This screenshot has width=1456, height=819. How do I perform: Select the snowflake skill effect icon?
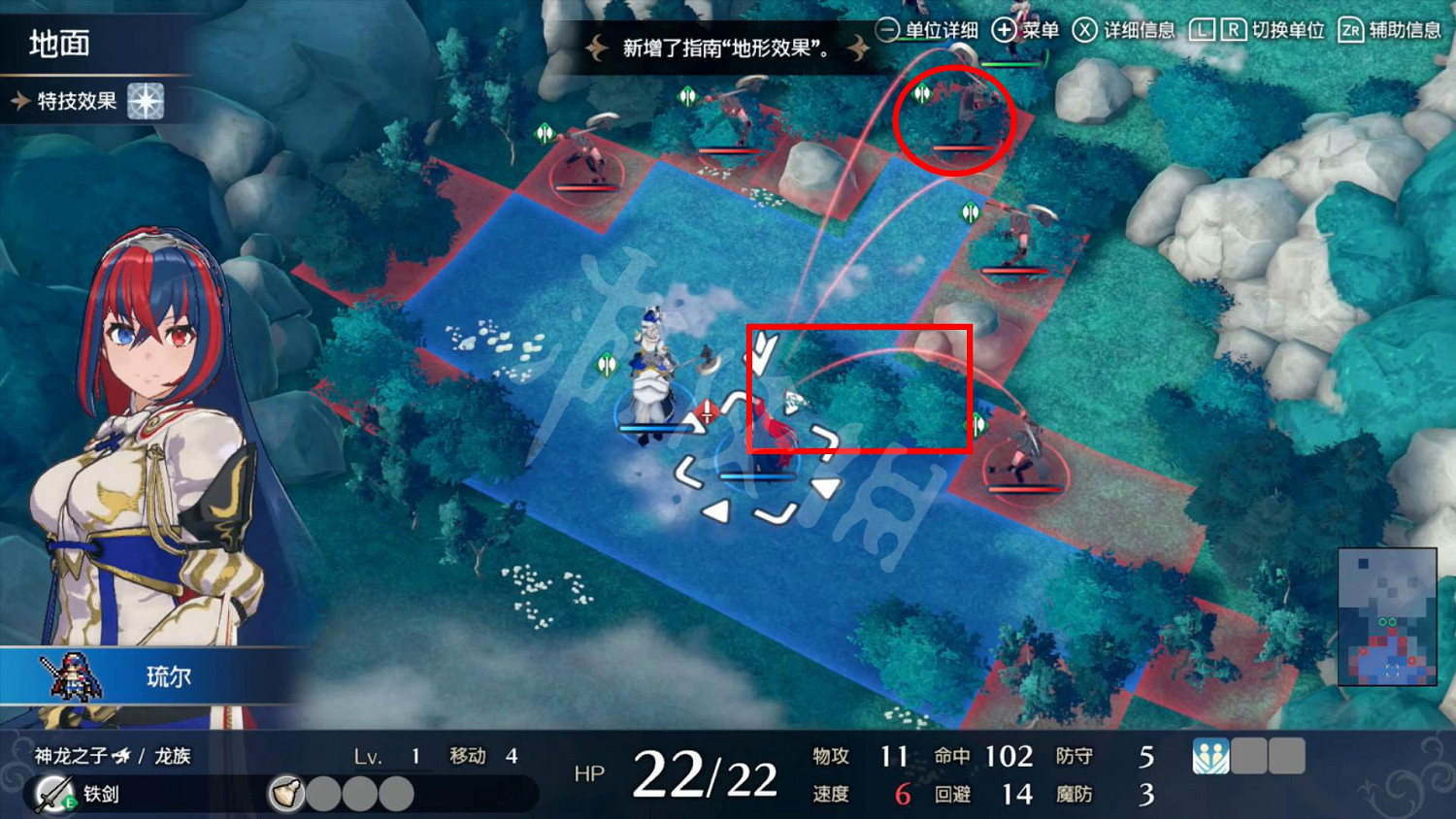(x=146, y=102)
